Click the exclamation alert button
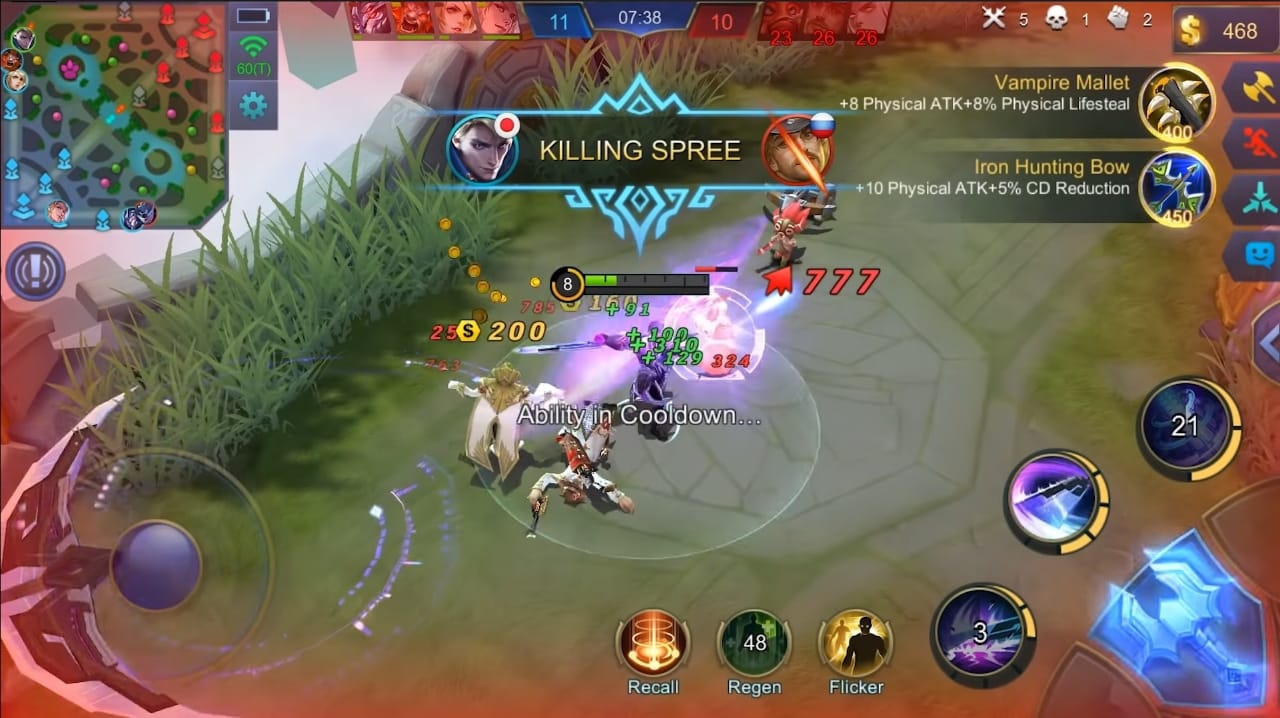 pyautogui.click(x=35, y=271)
